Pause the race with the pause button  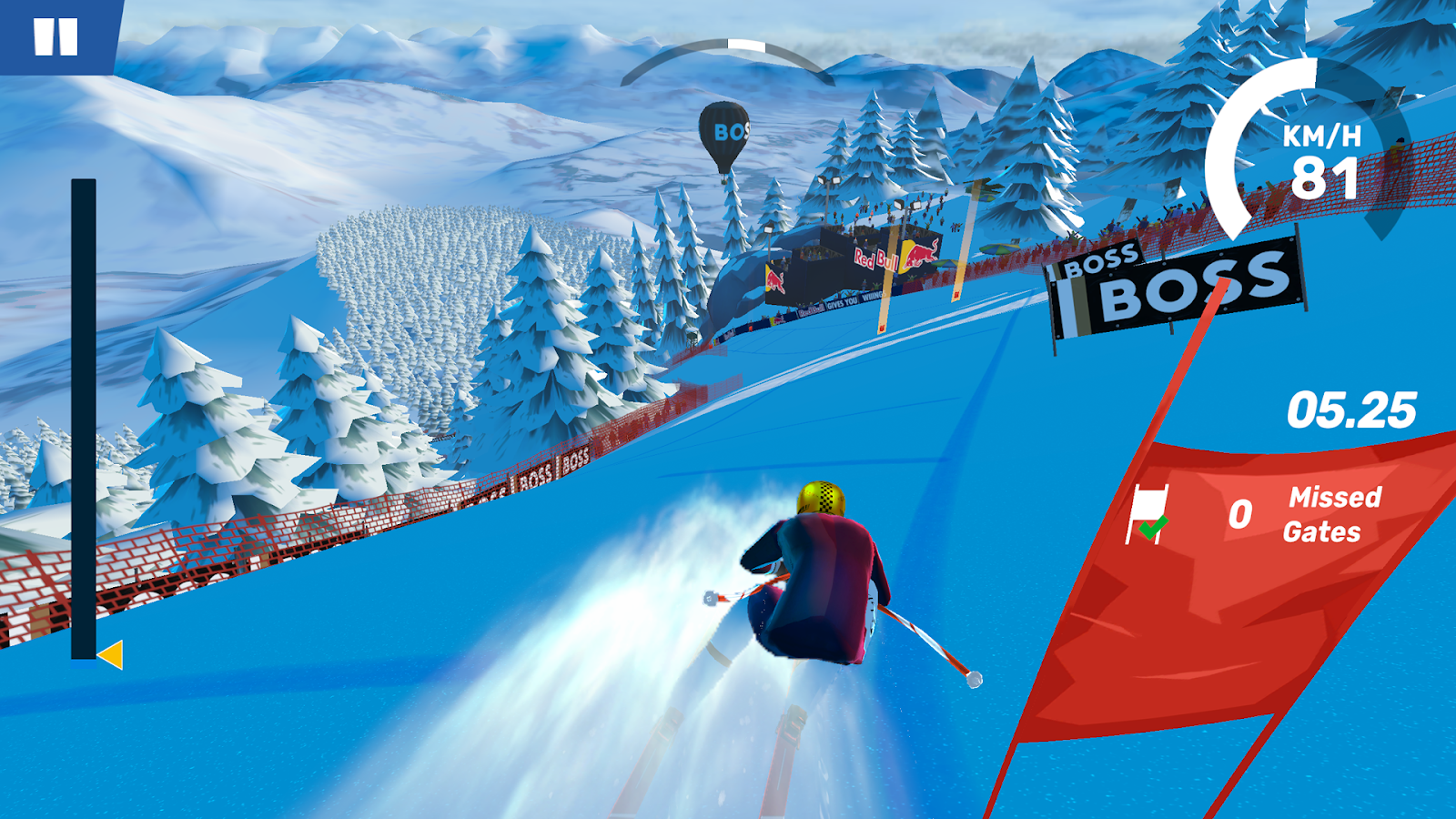(56, 37)
